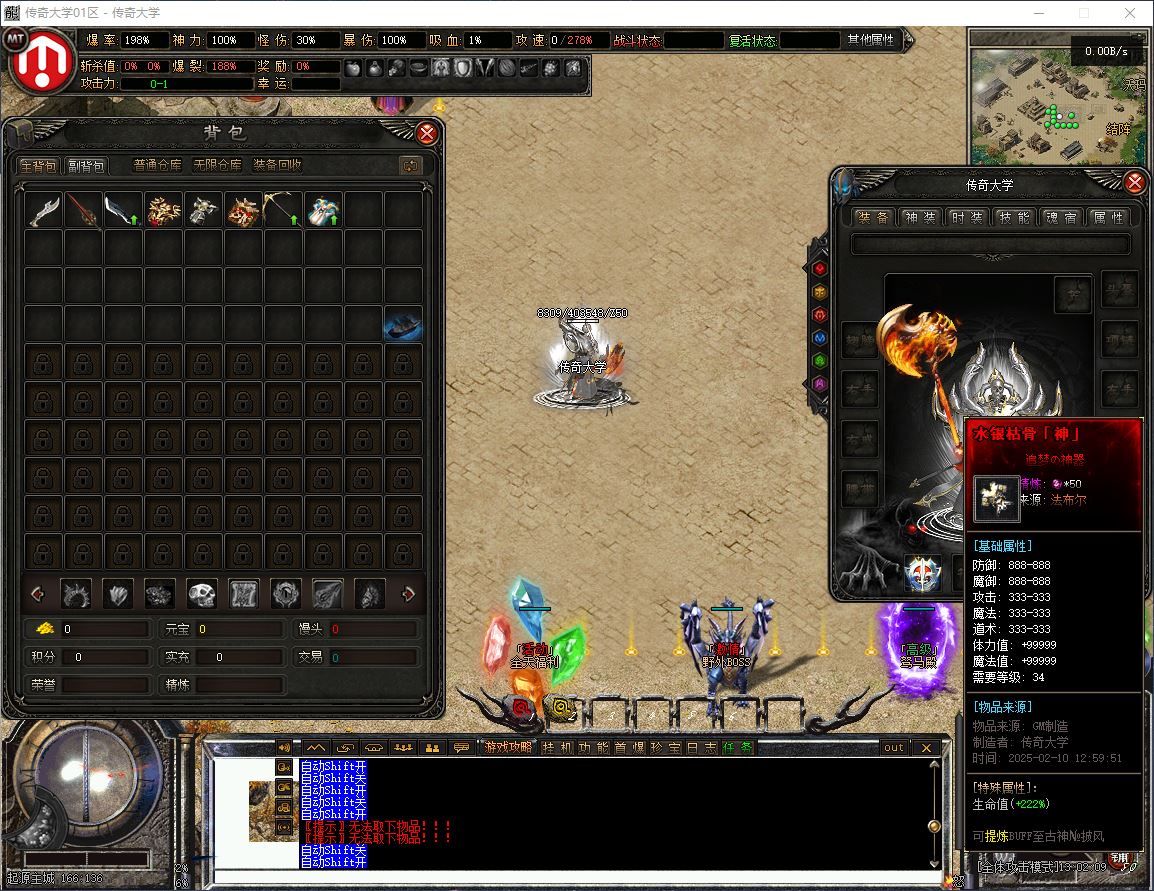Open 装备回收 equipment recycling
Image resolution: width=1154 pixels, height=891 pixels.
tap(277, 165)
